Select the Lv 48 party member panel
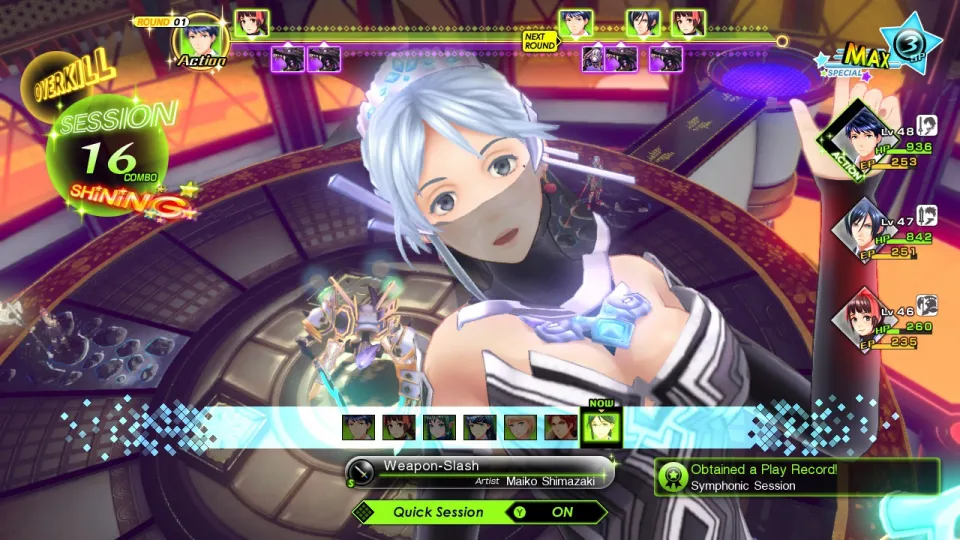Image resolution: width=960 pixels, height=540 pixels. point(880,146)
